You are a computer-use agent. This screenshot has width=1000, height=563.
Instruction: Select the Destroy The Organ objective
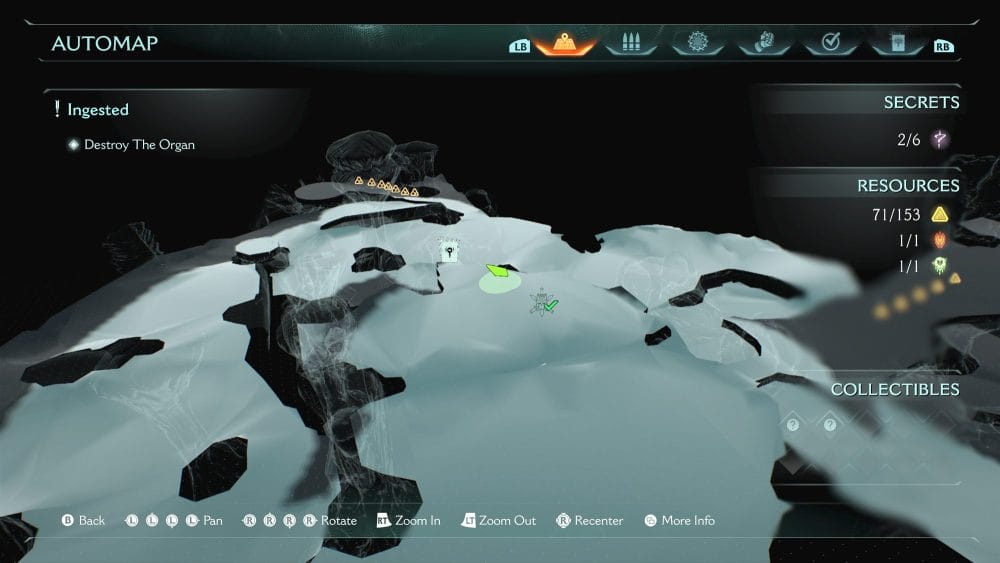139,145
